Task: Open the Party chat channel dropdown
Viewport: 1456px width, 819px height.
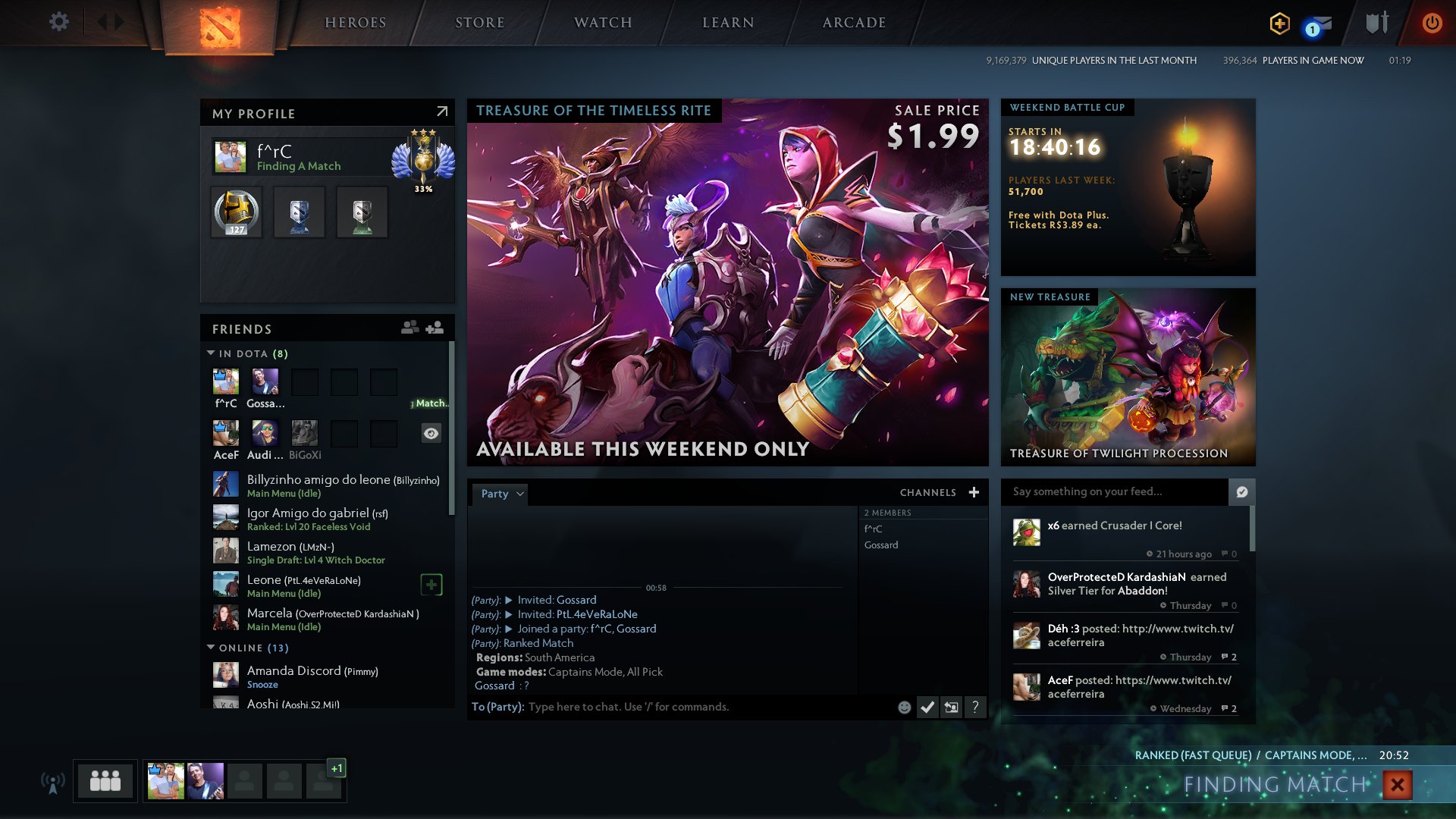Action: [x=501, y=494]
